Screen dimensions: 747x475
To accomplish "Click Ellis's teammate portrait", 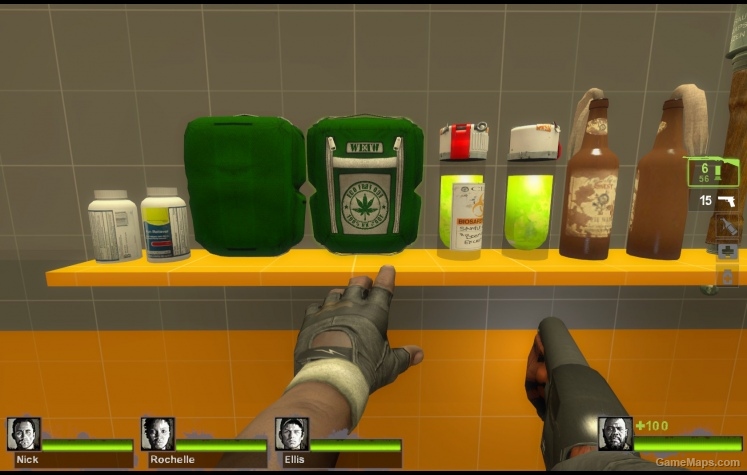I will 291,433.
